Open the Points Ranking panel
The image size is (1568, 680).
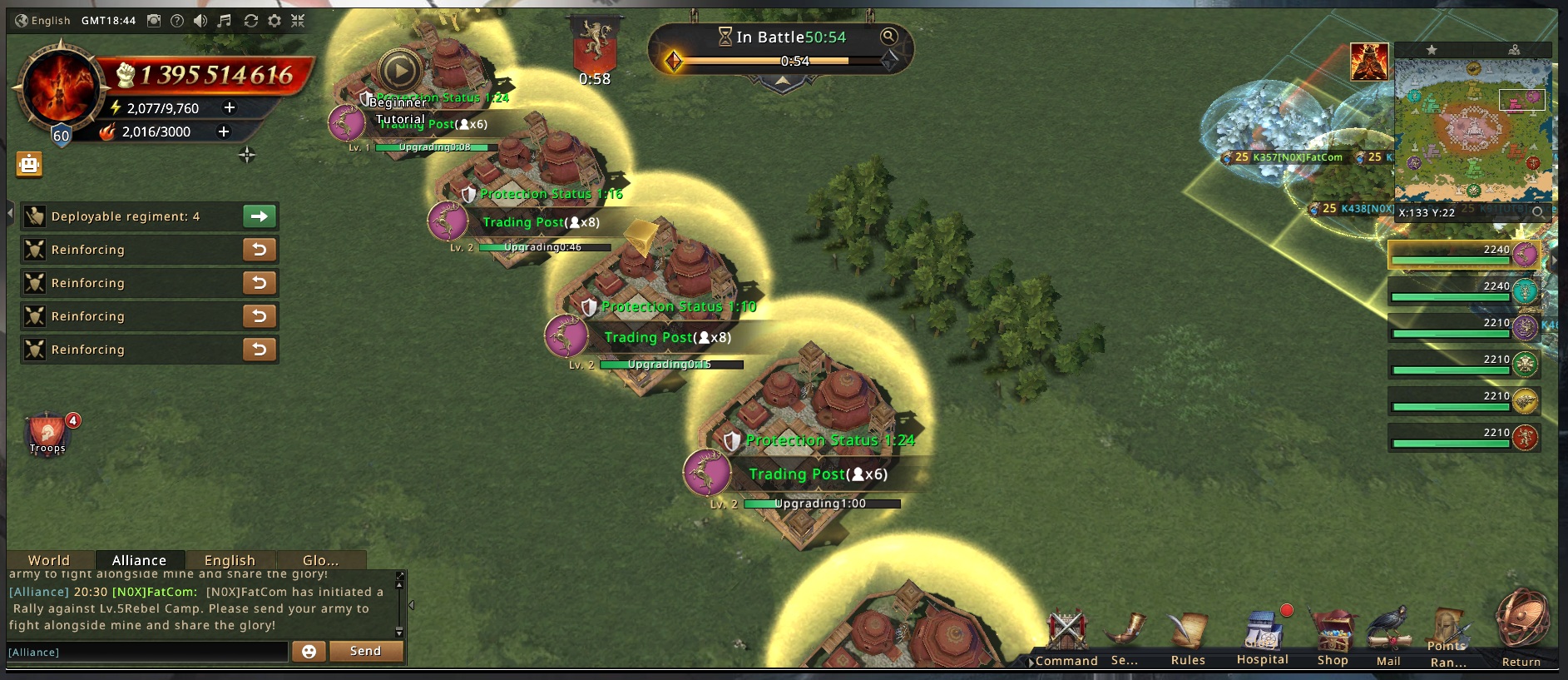1448,638
